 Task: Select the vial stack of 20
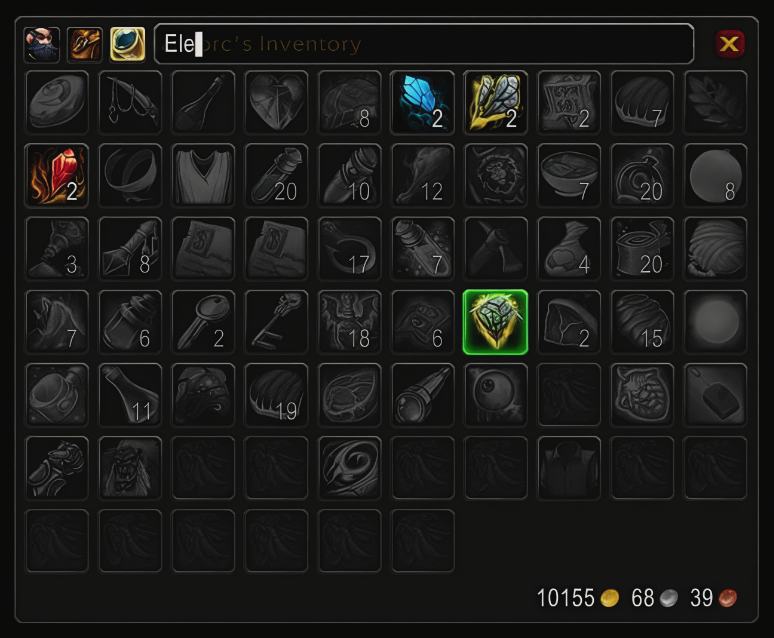click(277, 175)
